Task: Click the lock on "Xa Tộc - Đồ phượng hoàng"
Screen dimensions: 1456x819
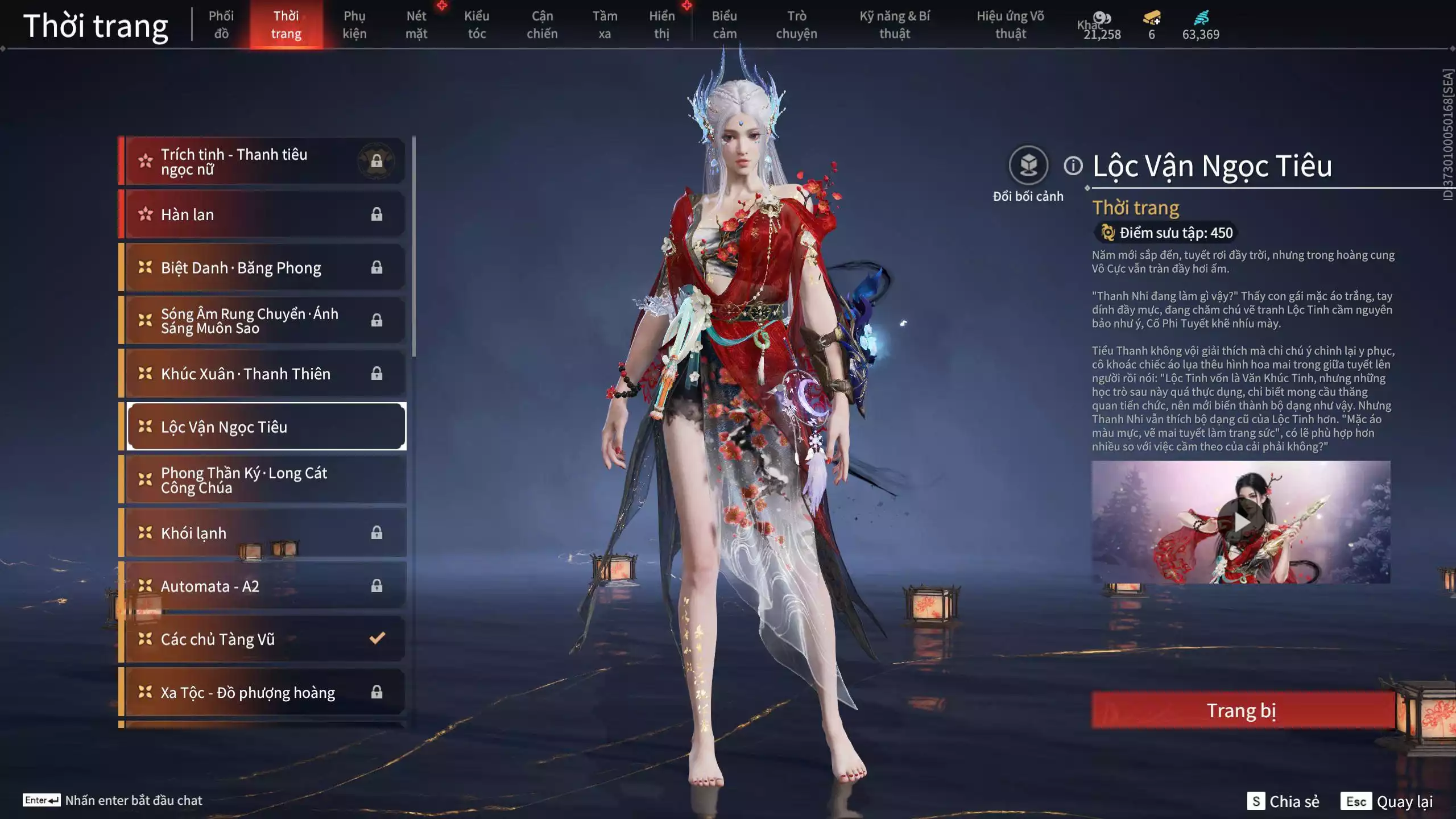Action: pyautogui.click(x=376, y=692)
